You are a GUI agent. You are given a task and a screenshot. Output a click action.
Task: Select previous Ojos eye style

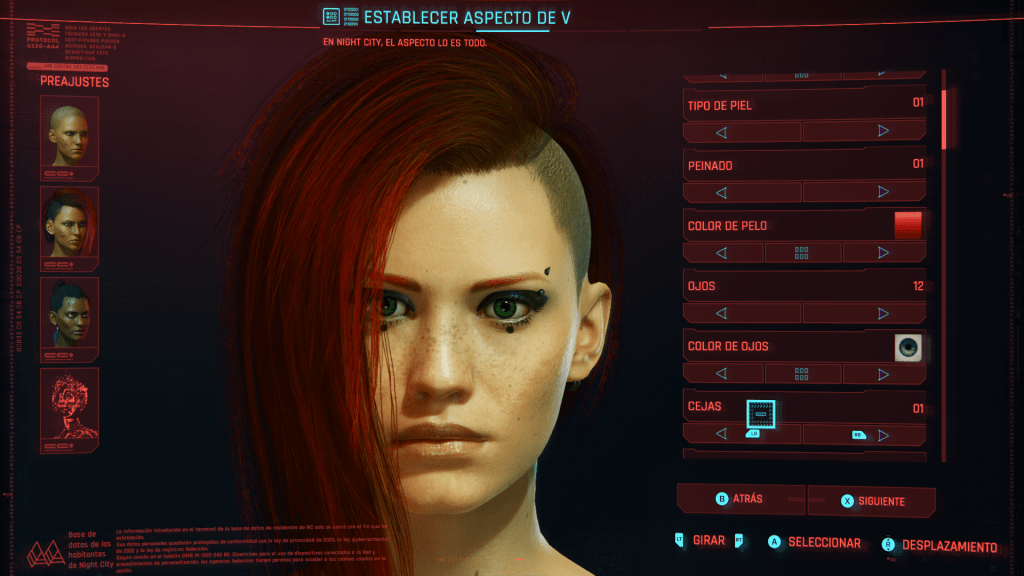click(x=721, y=314)
